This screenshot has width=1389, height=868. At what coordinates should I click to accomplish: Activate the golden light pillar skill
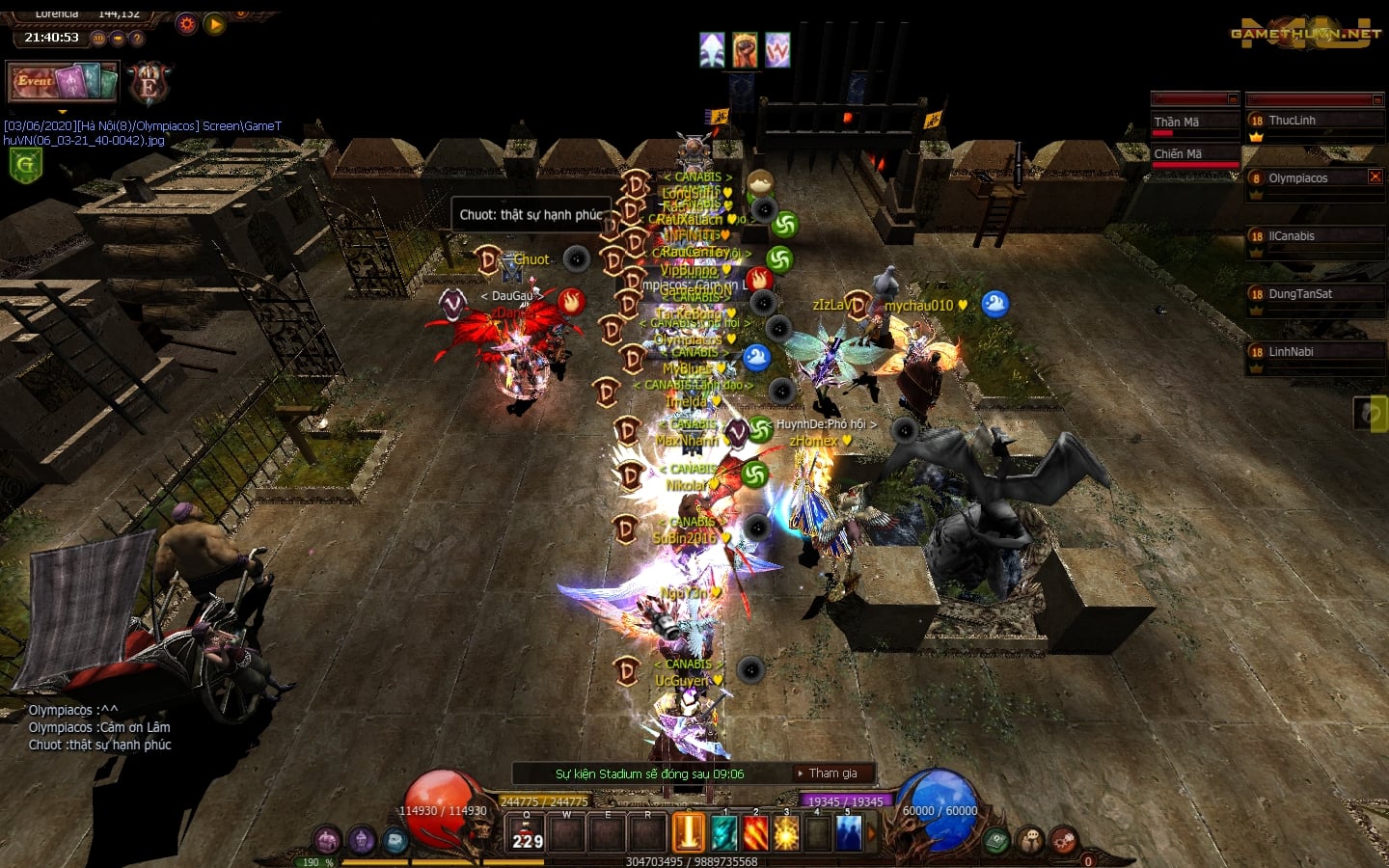pyautogui.click(x=689, y=833)
